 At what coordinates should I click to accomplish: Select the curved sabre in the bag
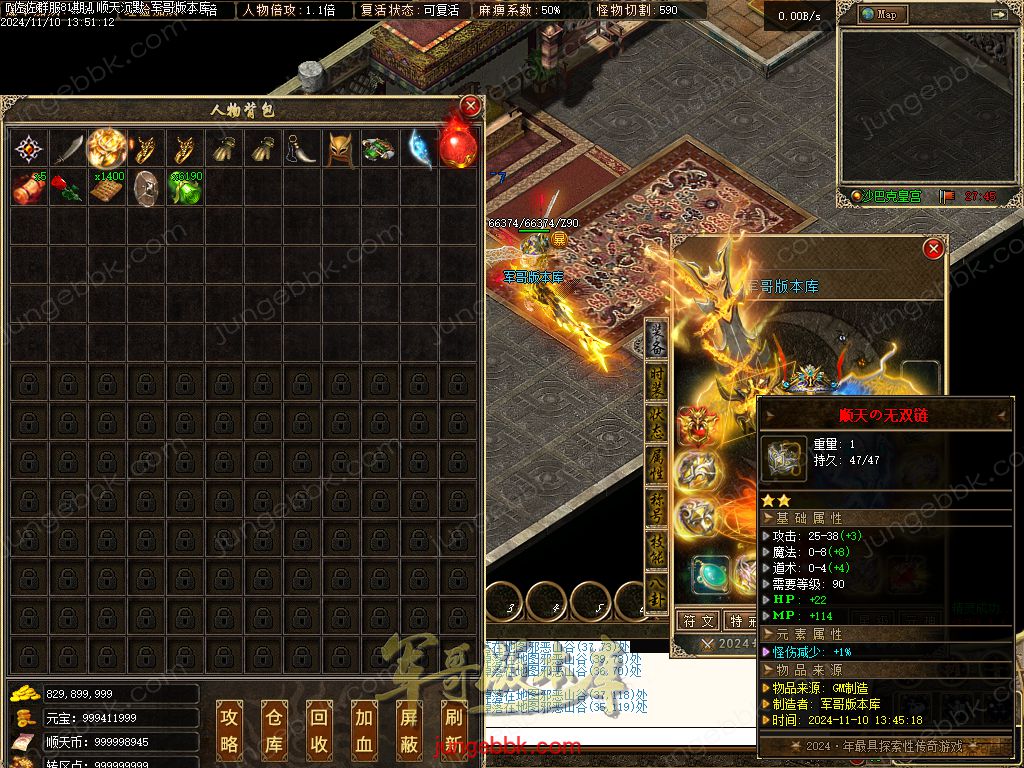coord(68,150)
